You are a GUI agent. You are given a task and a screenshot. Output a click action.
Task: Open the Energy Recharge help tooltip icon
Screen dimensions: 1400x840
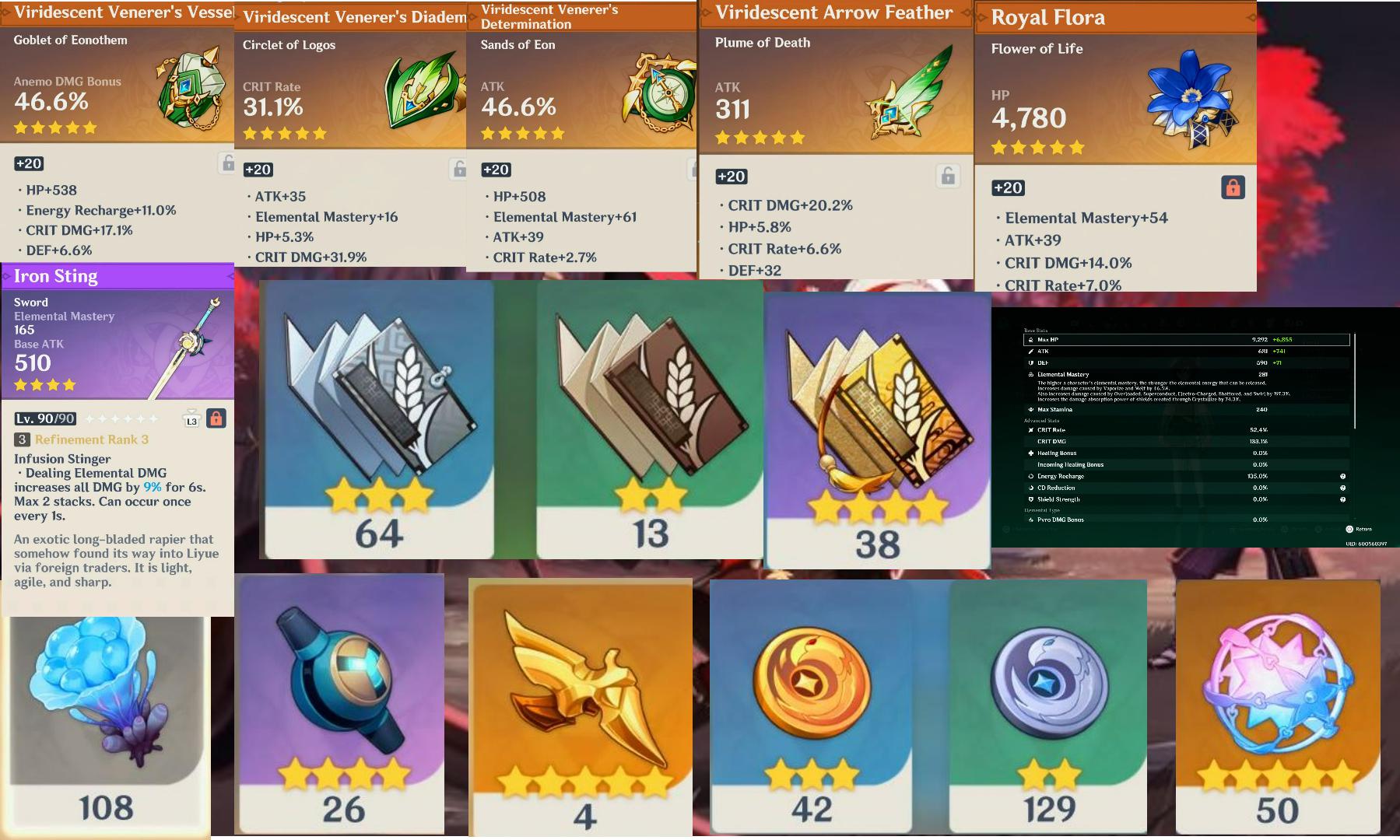(x=1343, y=476)
